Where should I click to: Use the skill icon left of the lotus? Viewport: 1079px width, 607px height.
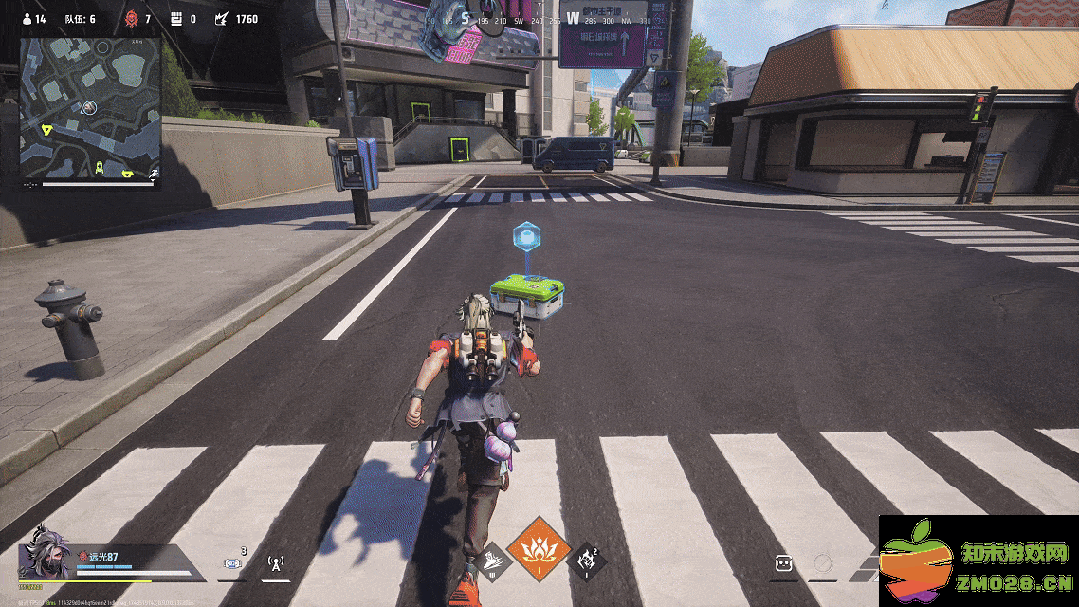pos(495,562)
